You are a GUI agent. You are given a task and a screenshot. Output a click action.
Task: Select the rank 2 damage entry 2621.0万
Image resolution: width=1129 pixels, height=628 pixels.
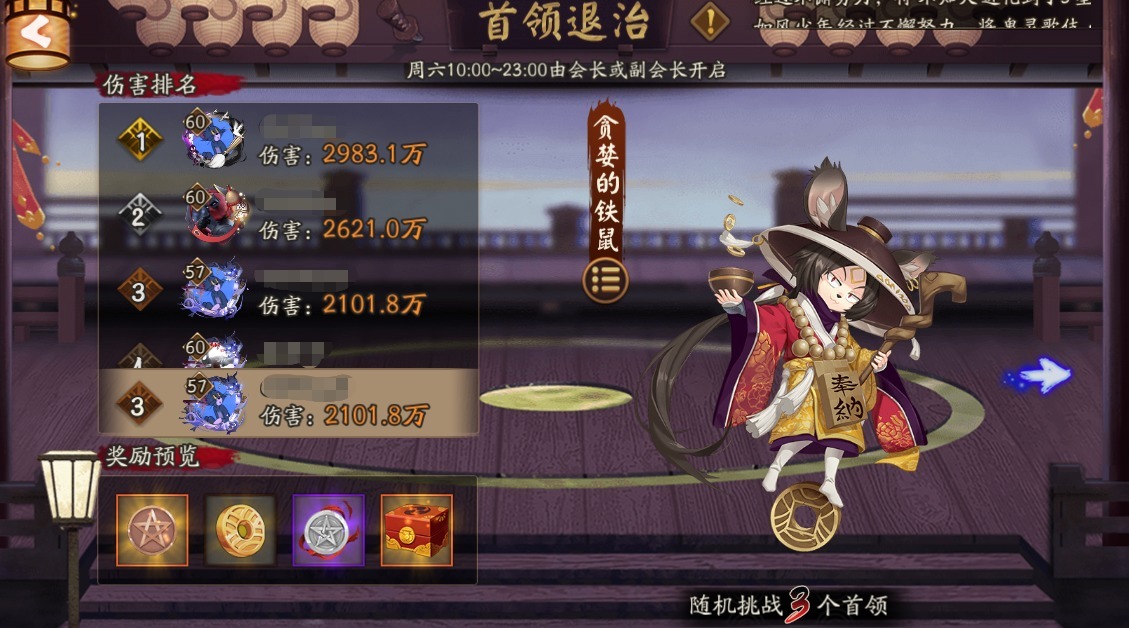click(x=288, y=213)
